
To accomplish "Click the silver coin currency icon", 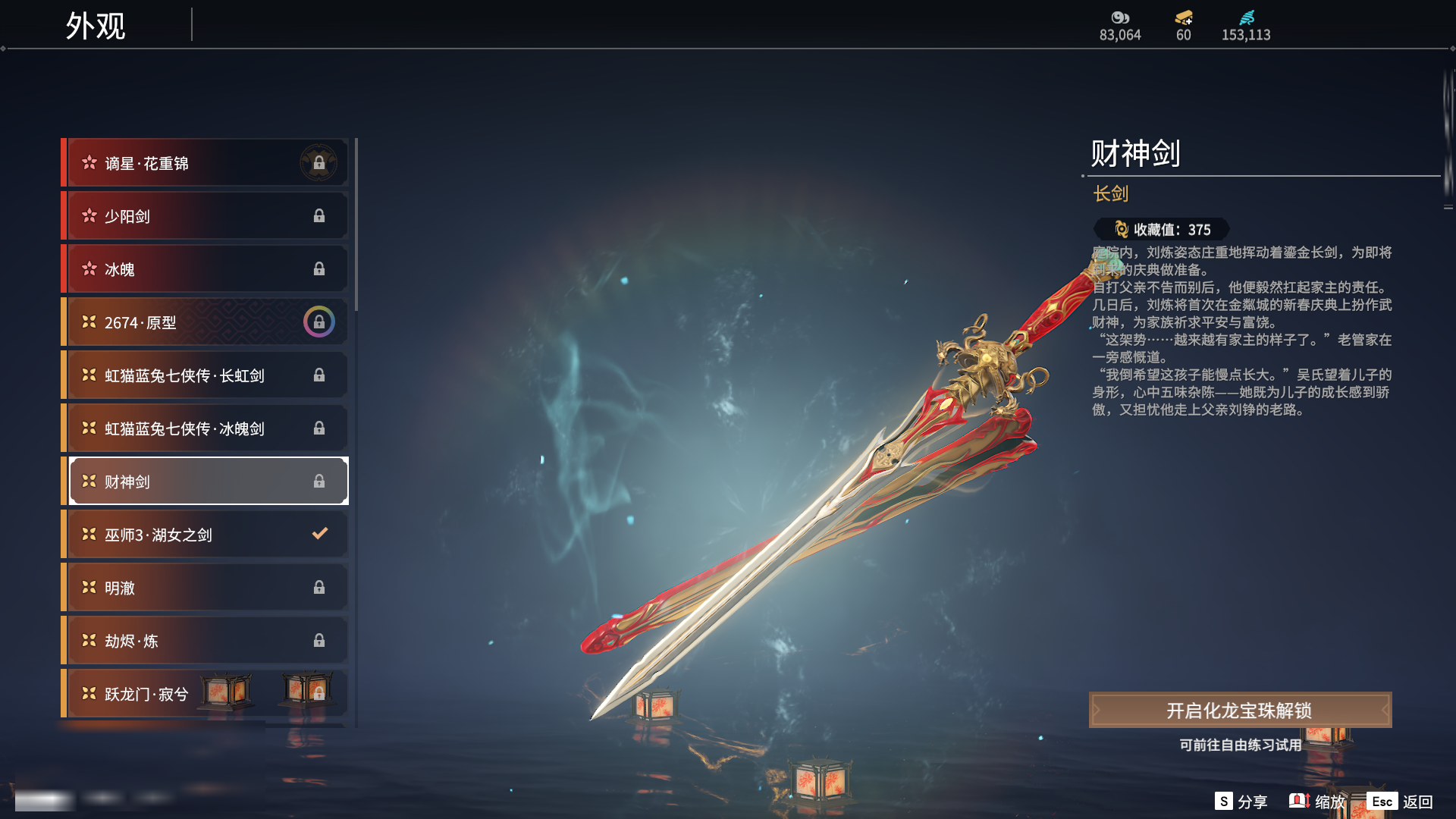I will 1120,18.
